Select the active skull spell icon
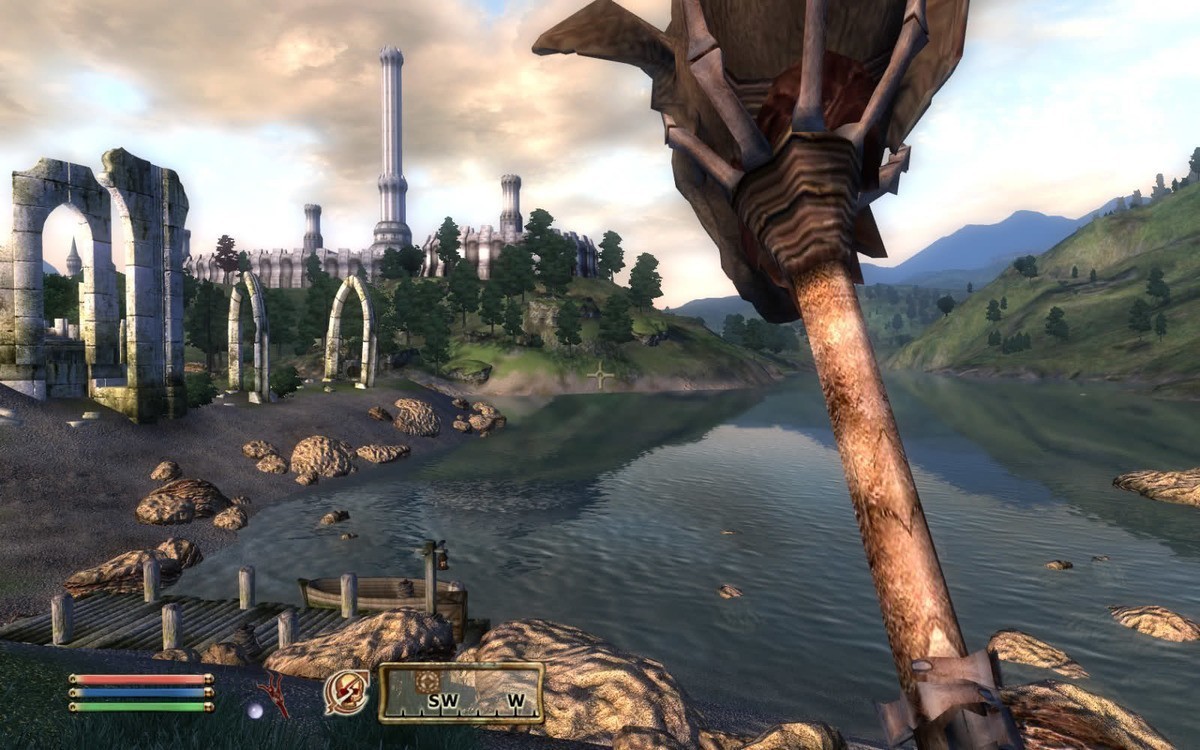This screenshot has height=750, width=1200. click(346, 692)
